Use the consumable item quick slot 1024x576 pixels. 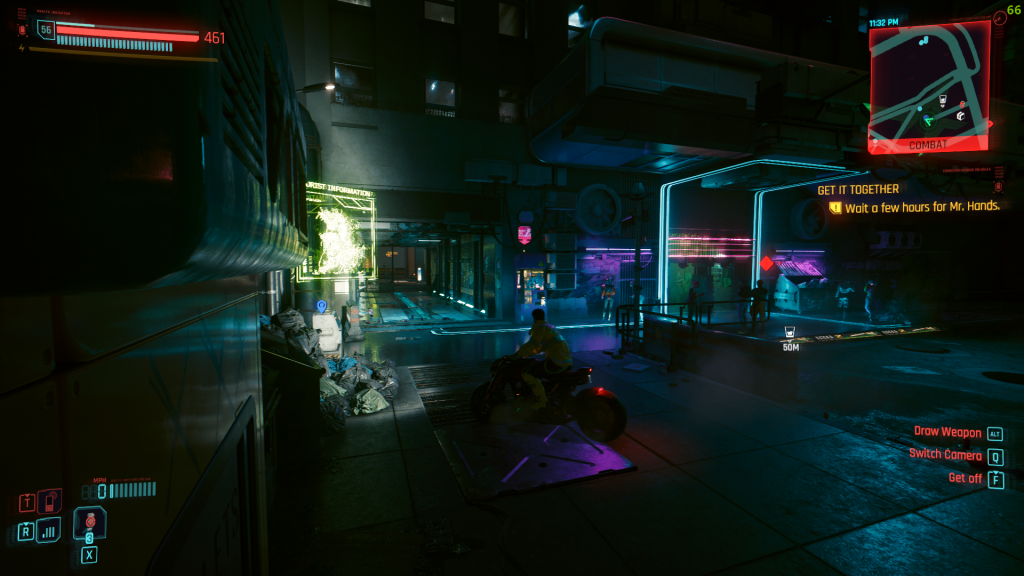[x=90, y=522]
